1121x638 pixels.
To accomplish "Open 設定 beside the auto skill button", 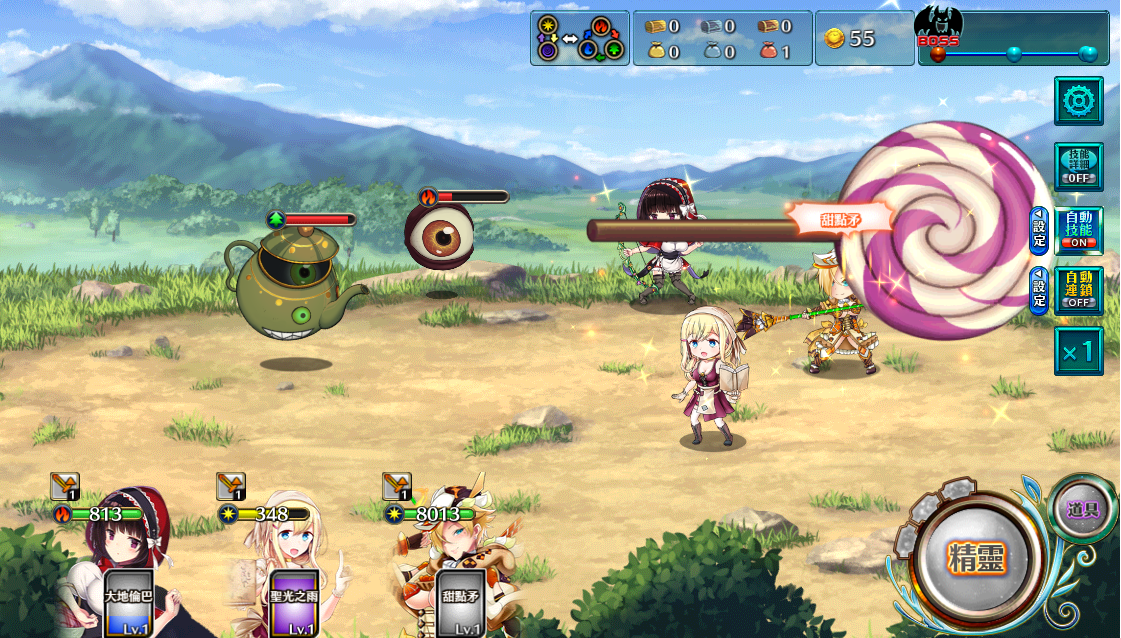I will tap(1039, 231).
